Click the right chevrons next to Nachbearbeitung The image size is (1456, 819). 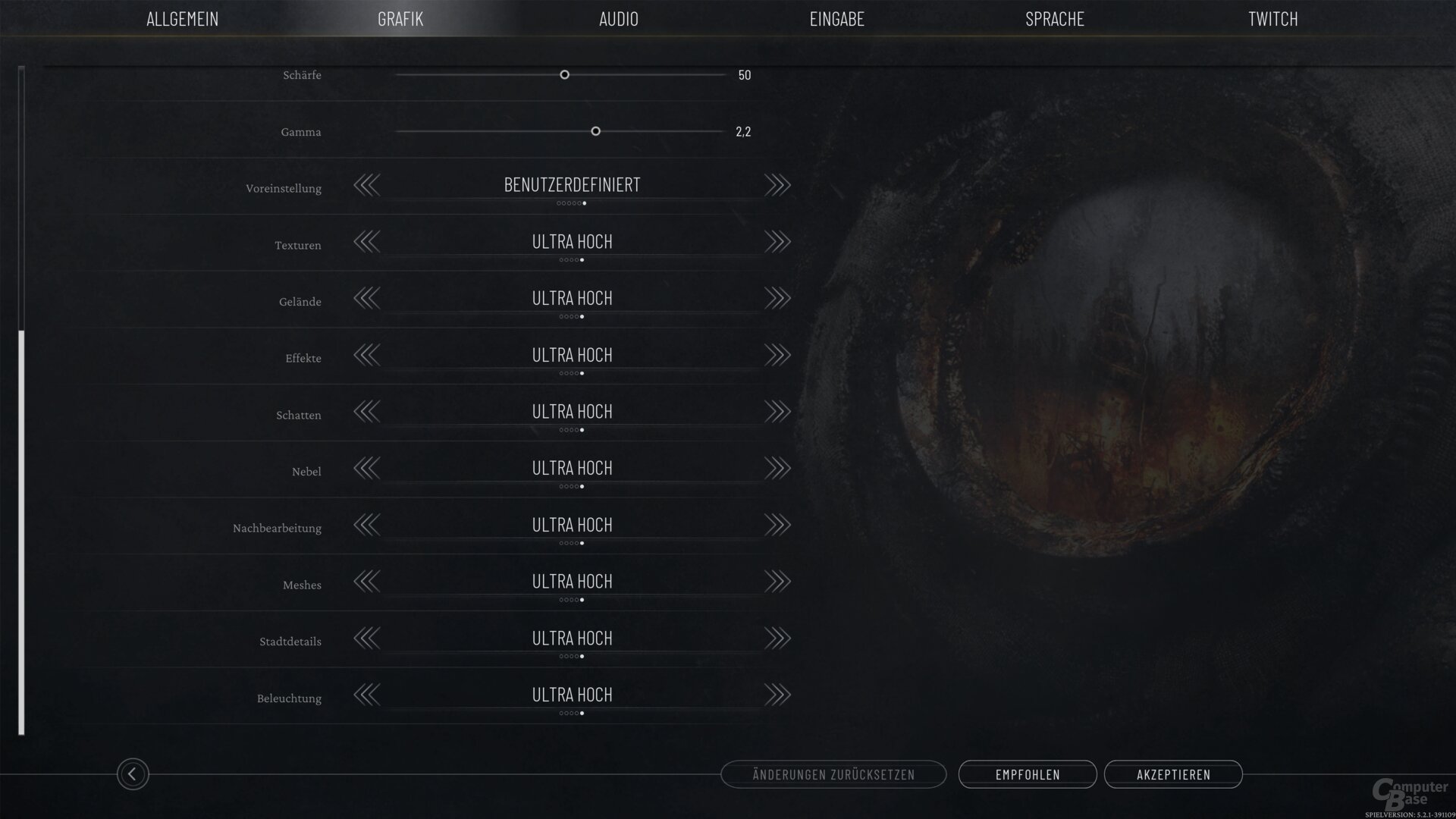pos(777,525)
